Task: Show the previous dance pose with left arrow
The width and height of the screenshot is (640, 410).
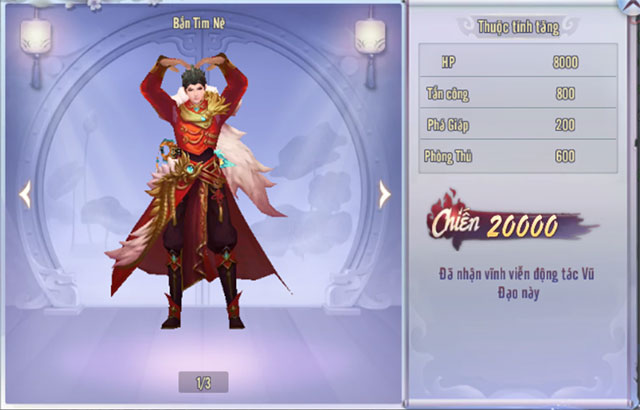Action: pyautogui.click(x=25, y=194)
